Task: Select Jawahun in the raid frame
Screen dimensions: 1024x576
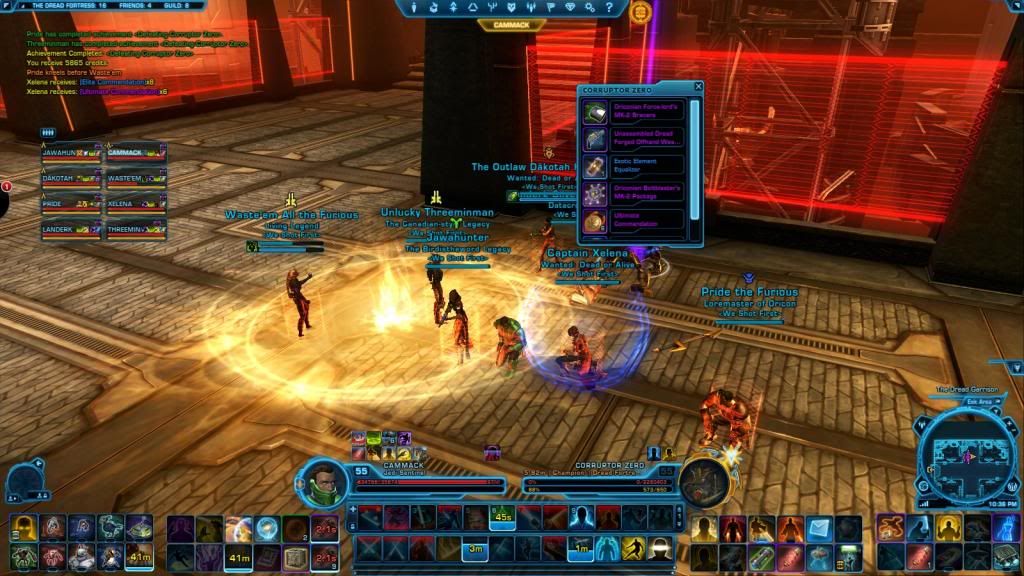Action: pyautogui.click(x=70, y=154)
